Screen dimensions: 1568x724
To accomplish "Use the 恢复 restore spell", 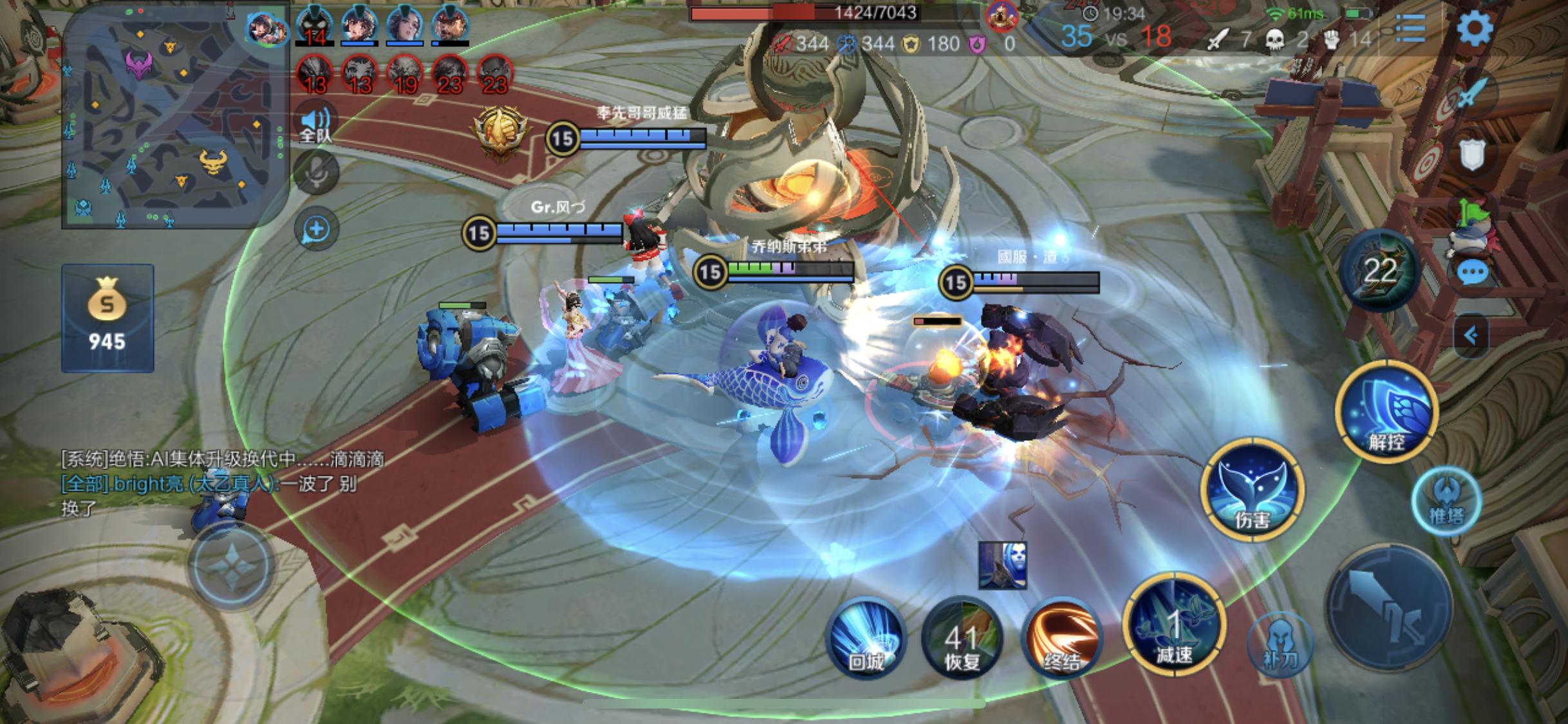I will coord(962,638).
